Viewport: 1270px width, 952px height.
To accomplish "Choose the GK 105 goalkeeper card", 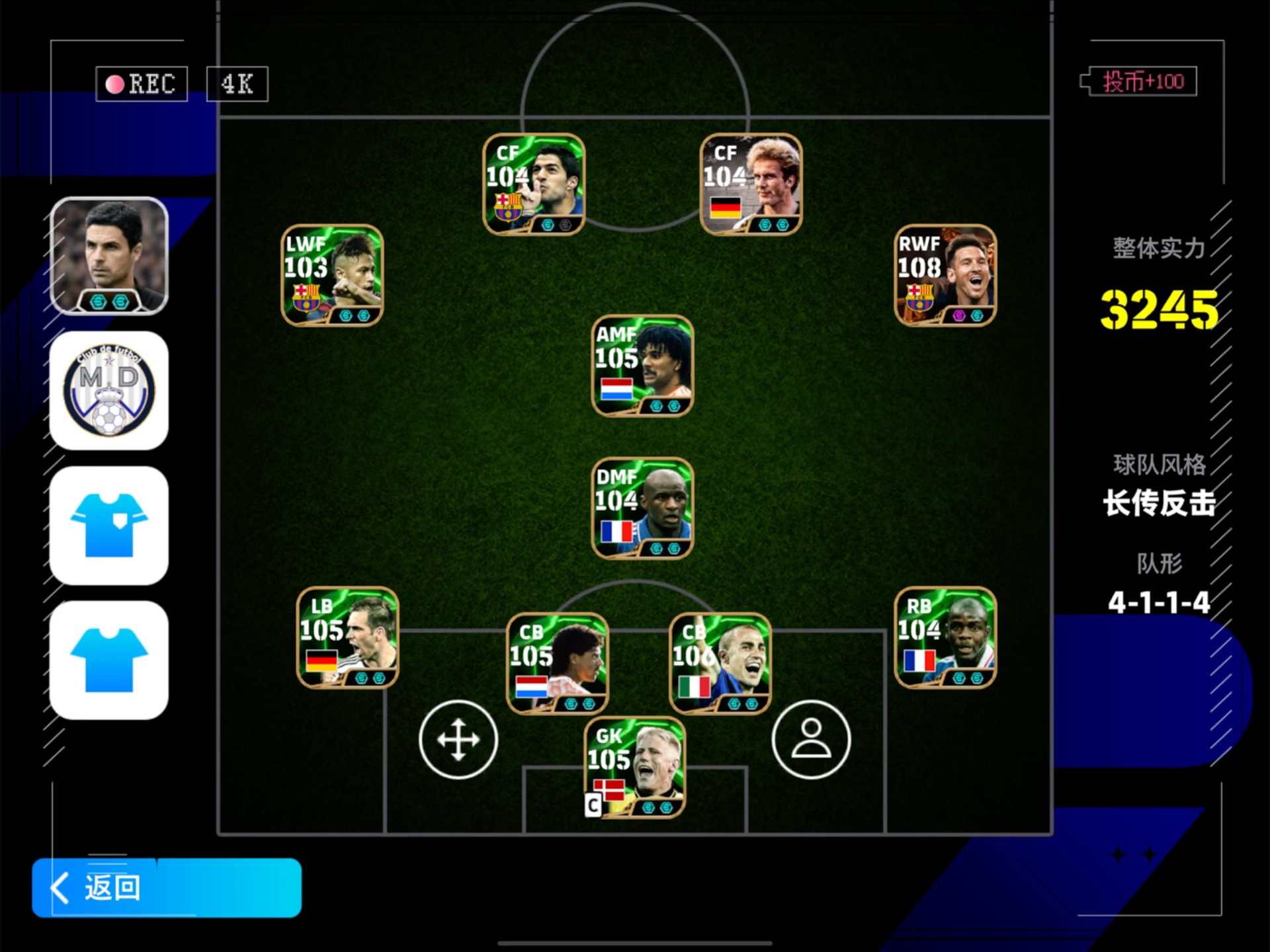I will (635, 767).
